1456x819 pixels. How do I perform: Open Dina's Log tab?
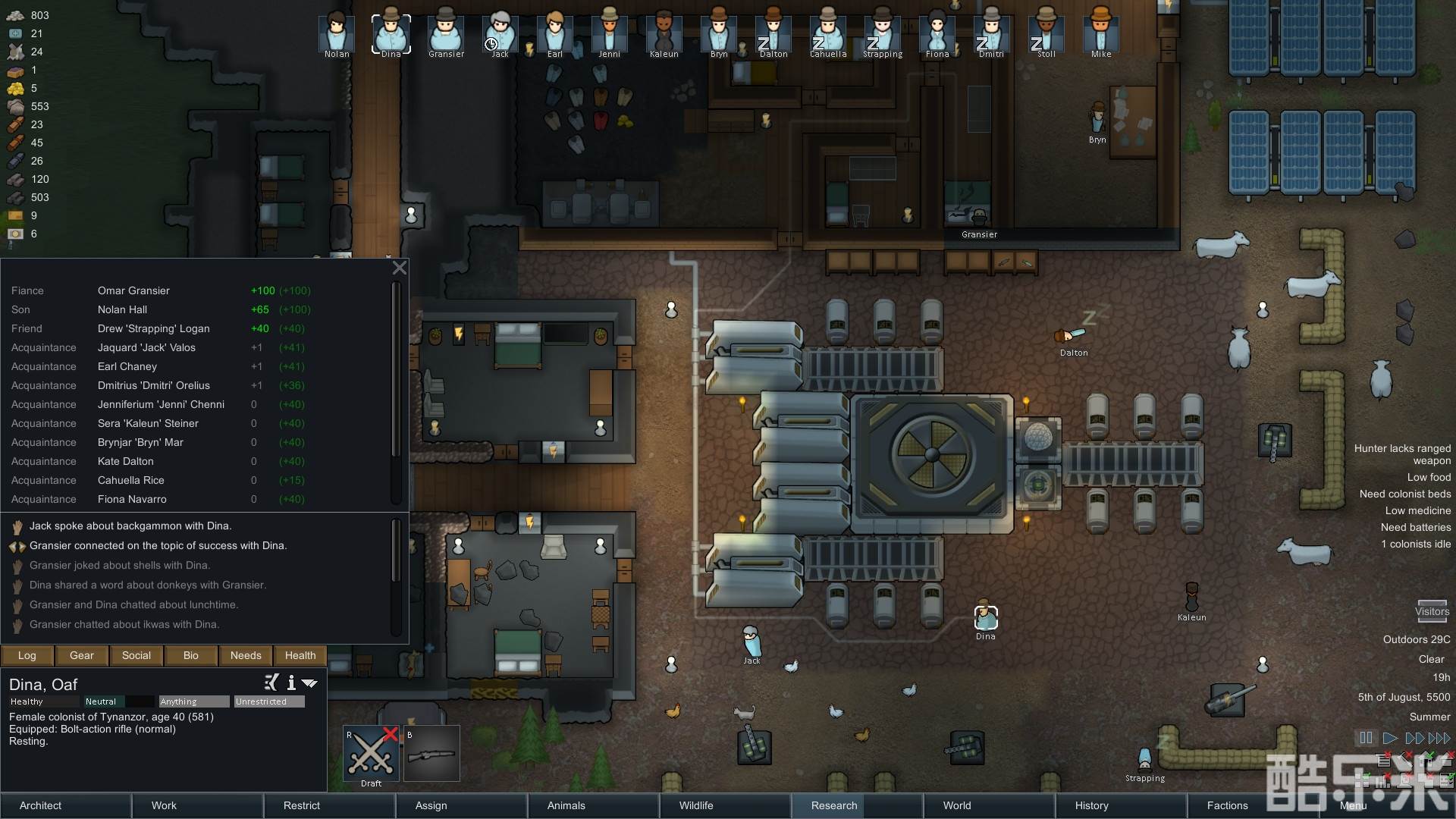point(27,655)
